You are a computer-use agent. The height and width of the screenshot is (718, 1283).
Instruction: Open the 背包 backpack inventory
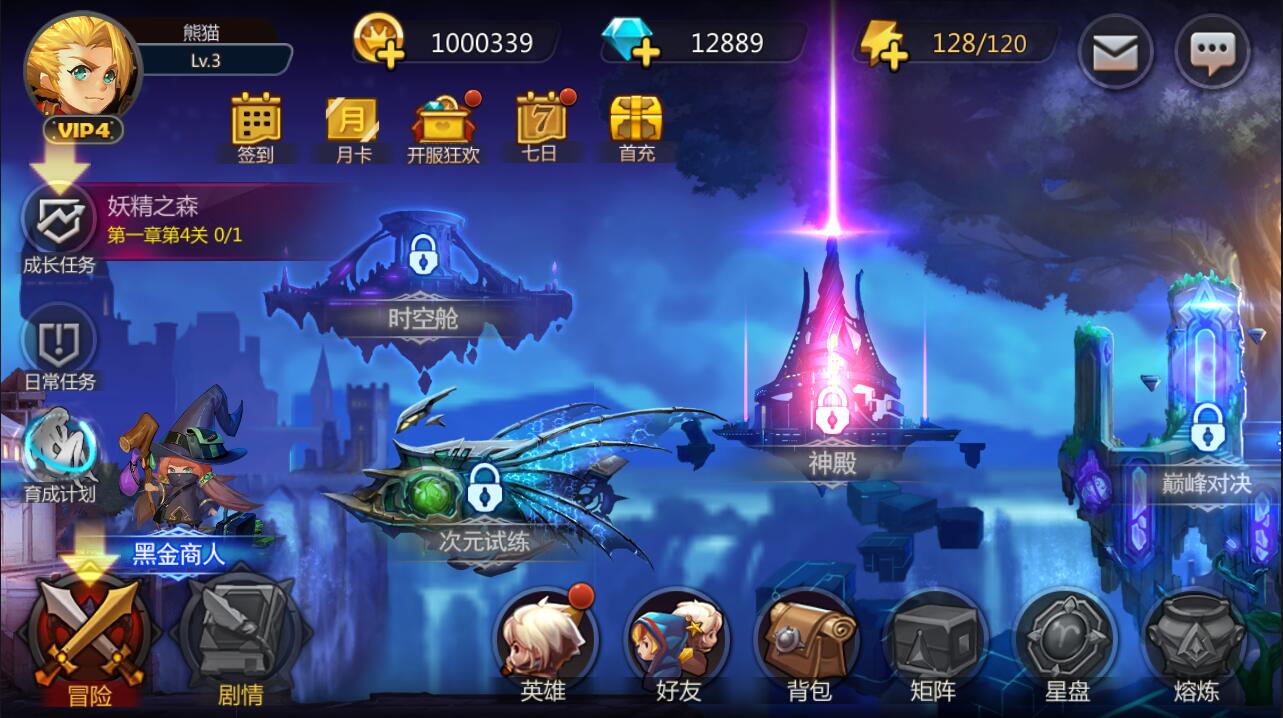pos(807,641)
